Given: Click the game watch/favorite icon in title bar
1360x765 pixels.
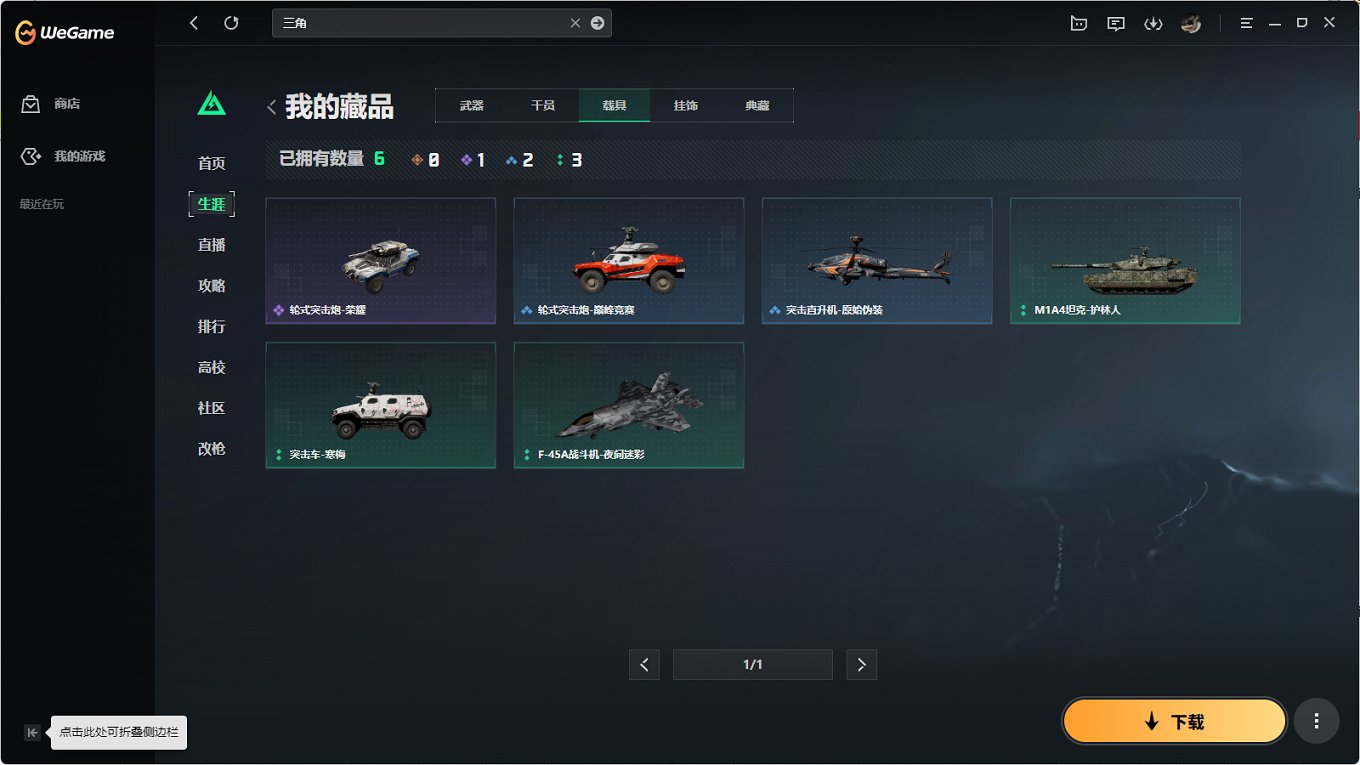Looking at the screenshot, I should [1078, 22].
